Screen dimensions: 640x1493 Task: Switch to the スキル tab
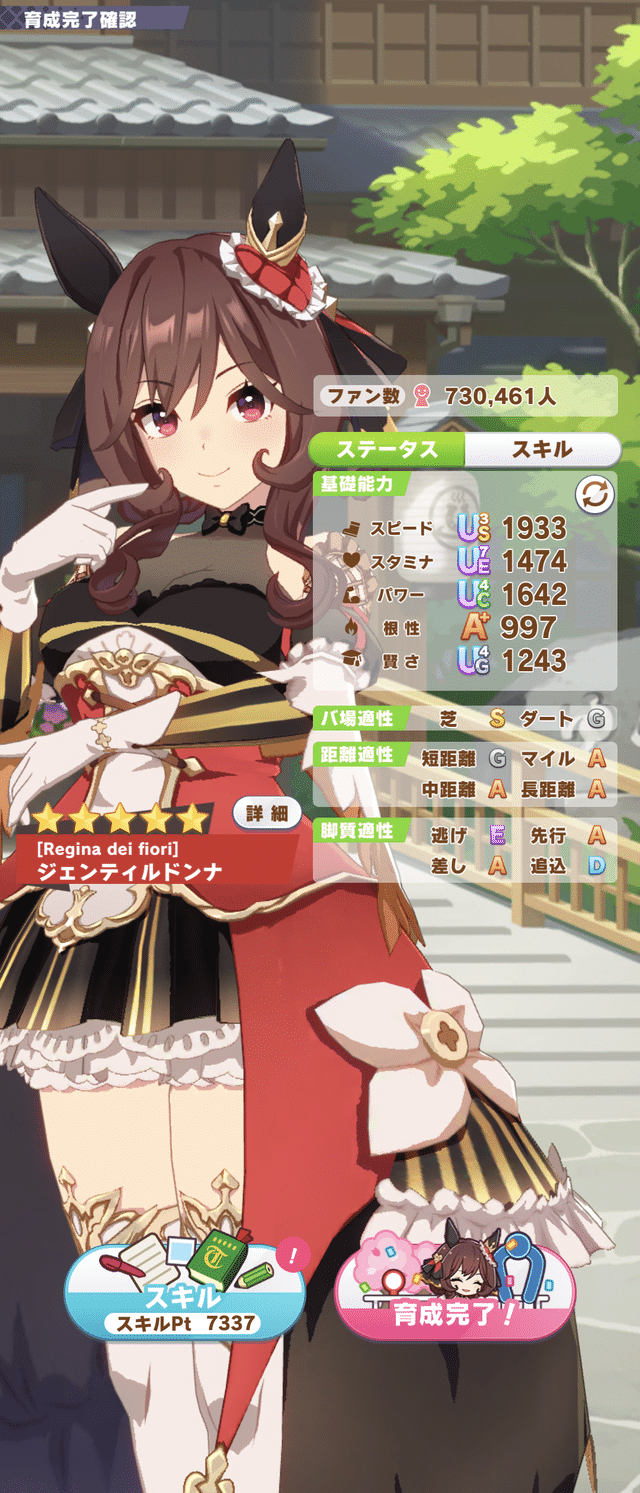(x=542, y=449)
